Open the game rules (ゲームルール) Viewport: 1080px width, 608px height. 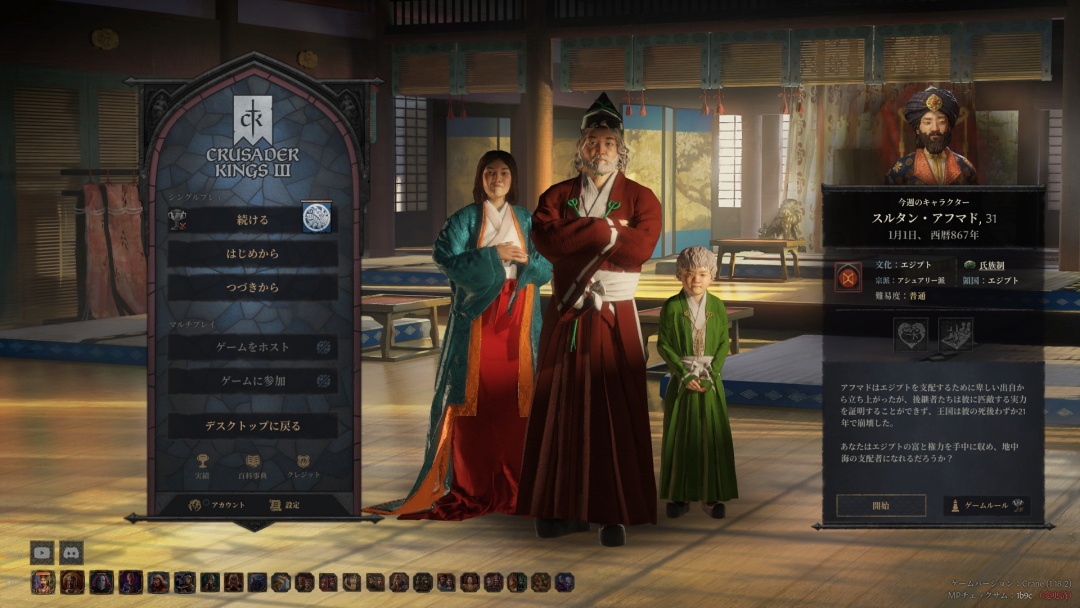pyautogui.click(x=986, y=506)
